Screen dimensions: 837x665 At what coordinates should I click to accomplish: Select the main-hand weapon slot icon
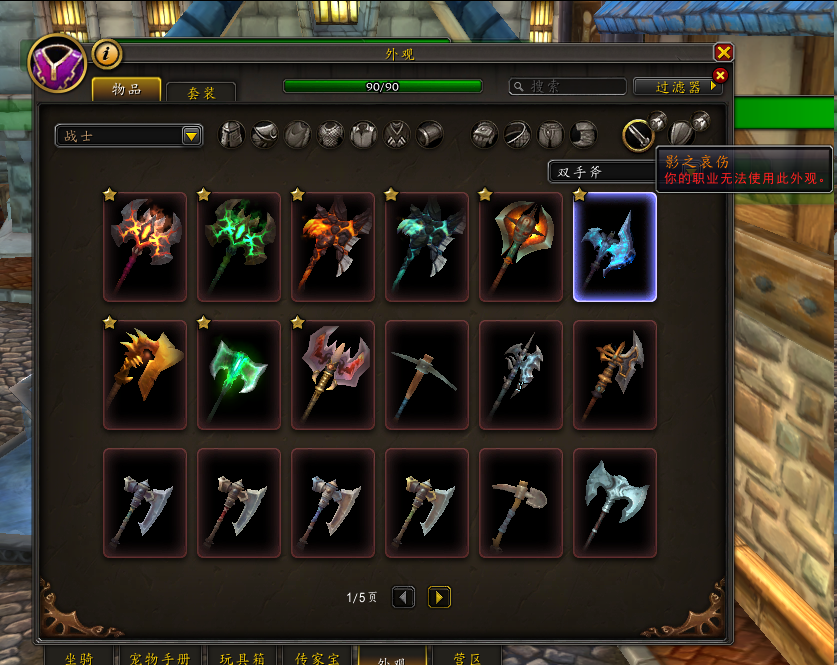click(x=637, y=134)
